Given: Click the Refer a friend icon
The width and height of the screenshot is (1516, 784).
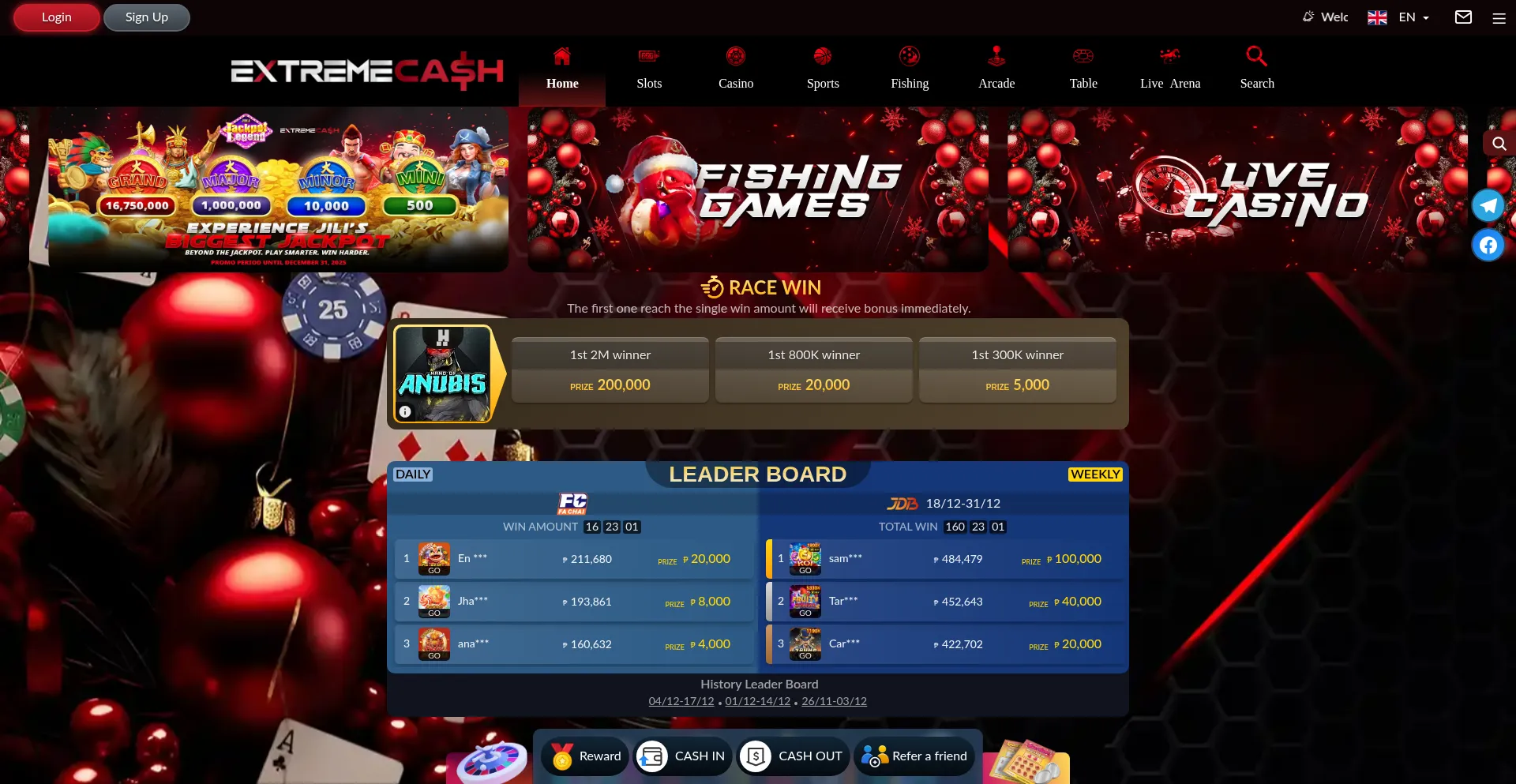Looking at the screenshot, I should (873, 756).
